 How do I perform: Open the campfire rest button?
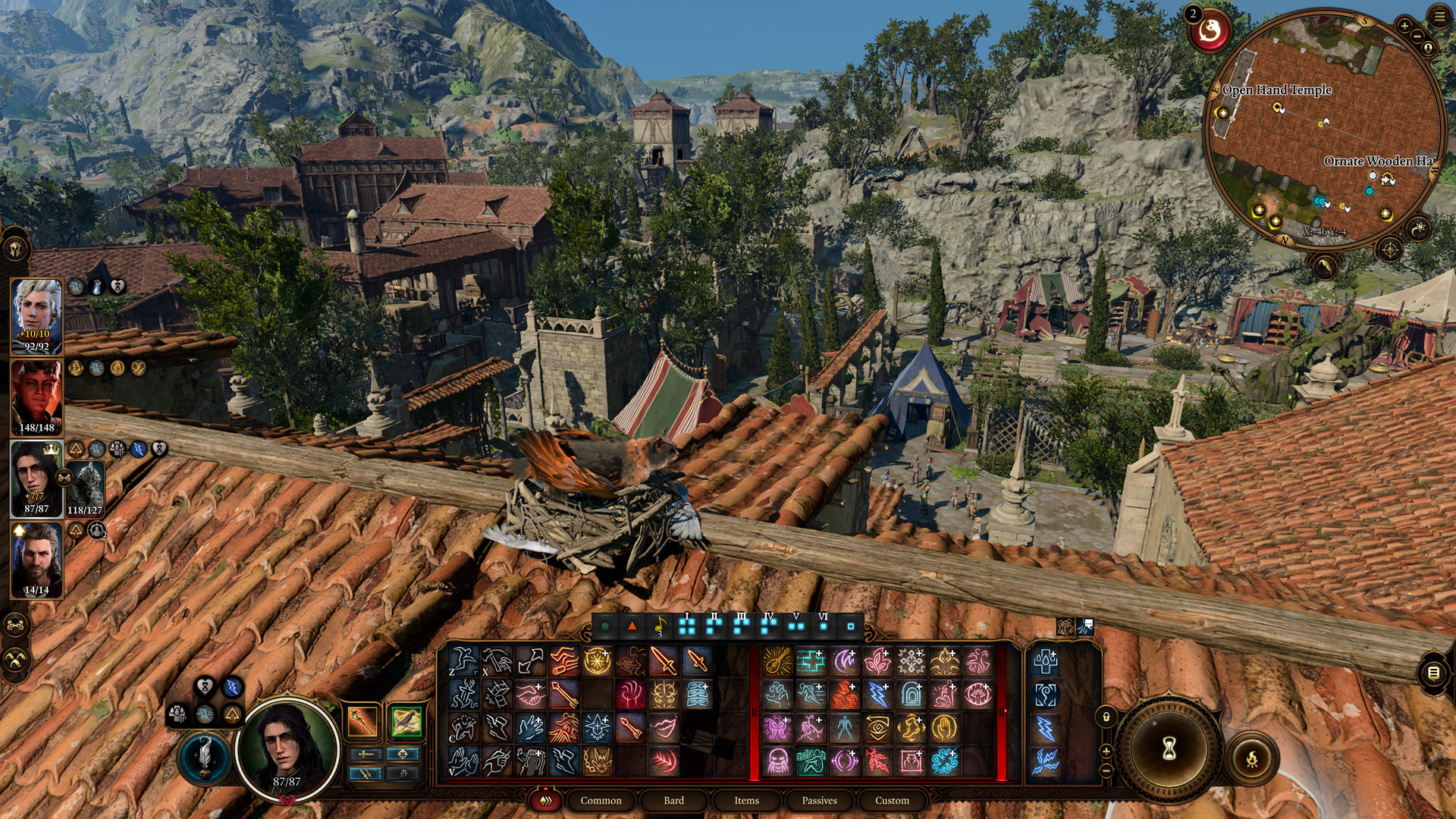pyautogui.click(x=1252, y=758)
